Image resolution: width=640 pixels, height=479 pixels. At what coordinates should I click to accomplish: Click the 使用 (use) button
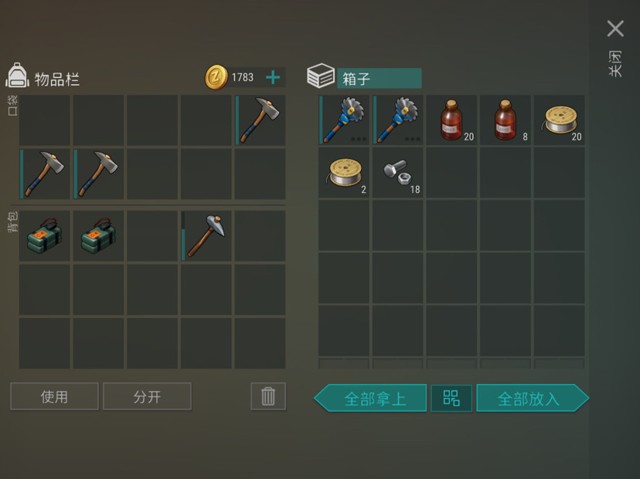[55, 397]
